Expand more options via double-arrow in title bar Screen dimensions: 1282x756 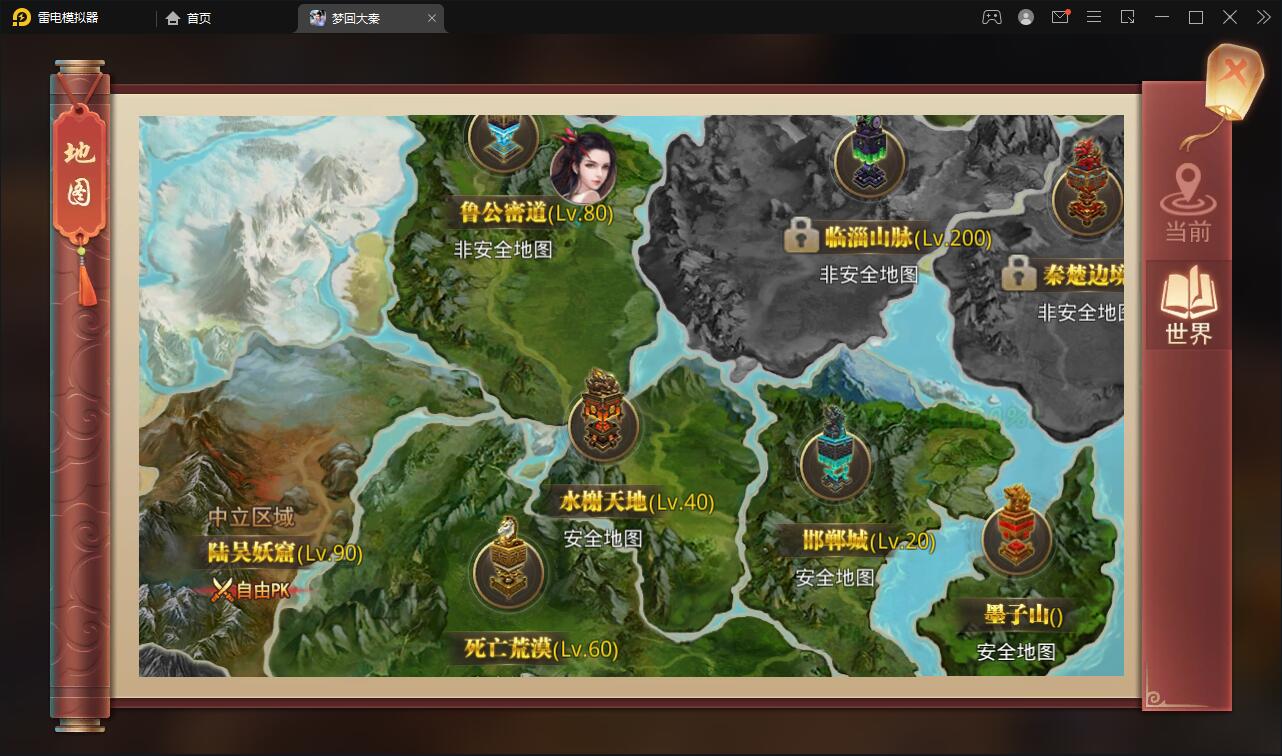click(1262, 17)
